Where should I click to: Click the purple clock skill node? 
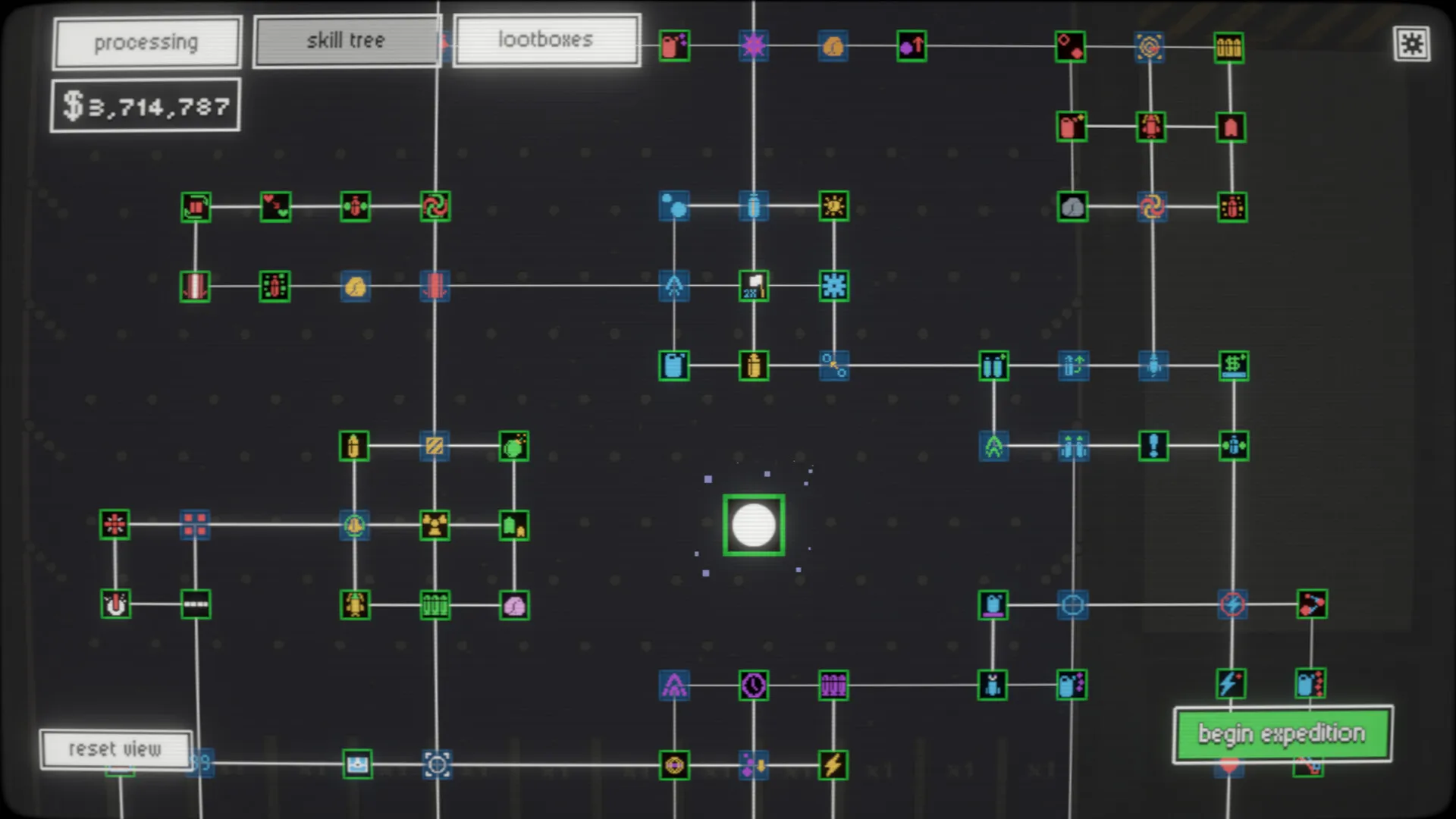(752, 685)
